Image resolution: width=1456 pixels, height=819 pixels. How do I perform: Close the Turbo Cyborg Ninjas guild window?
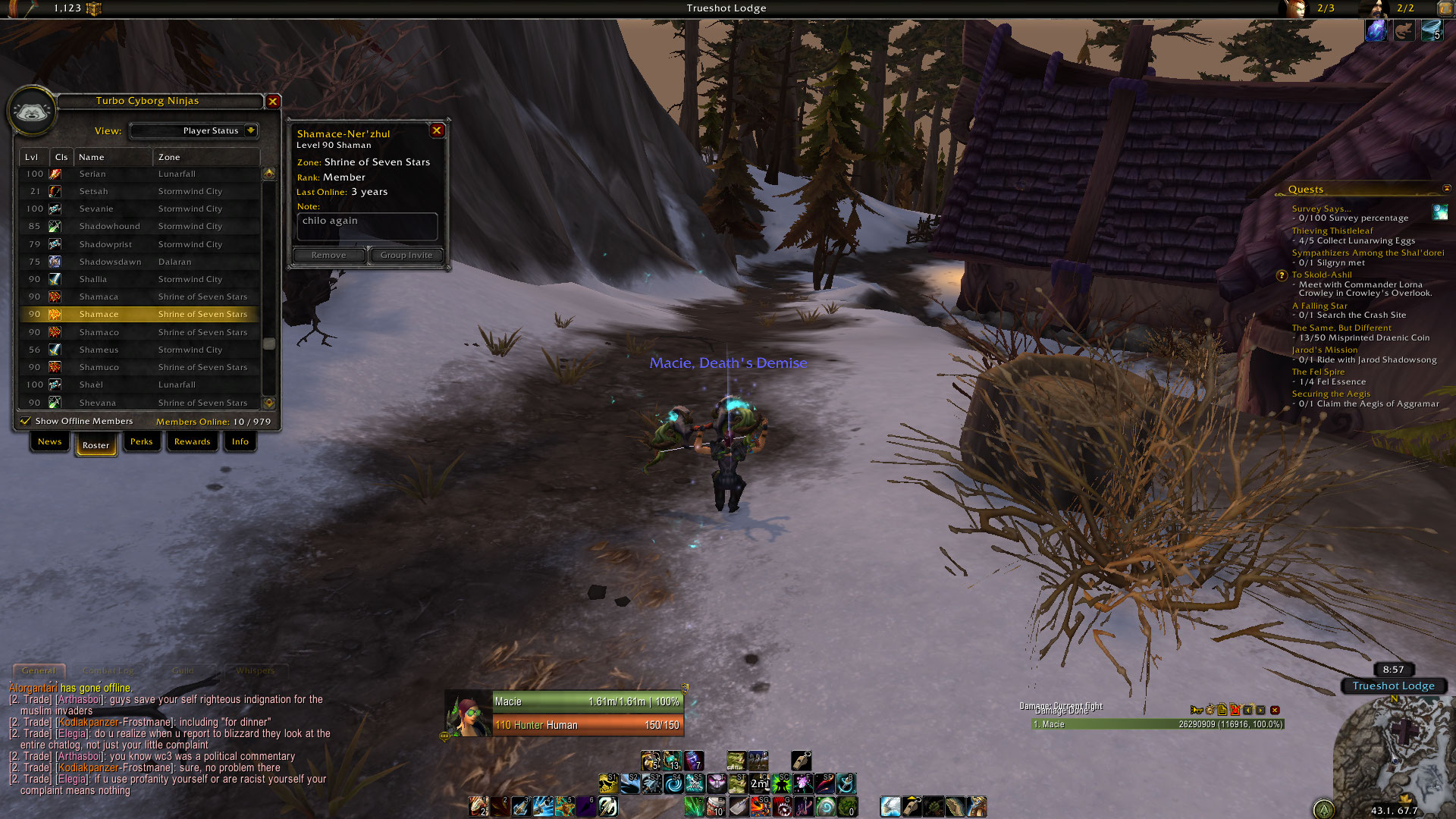tap(273, 101)
